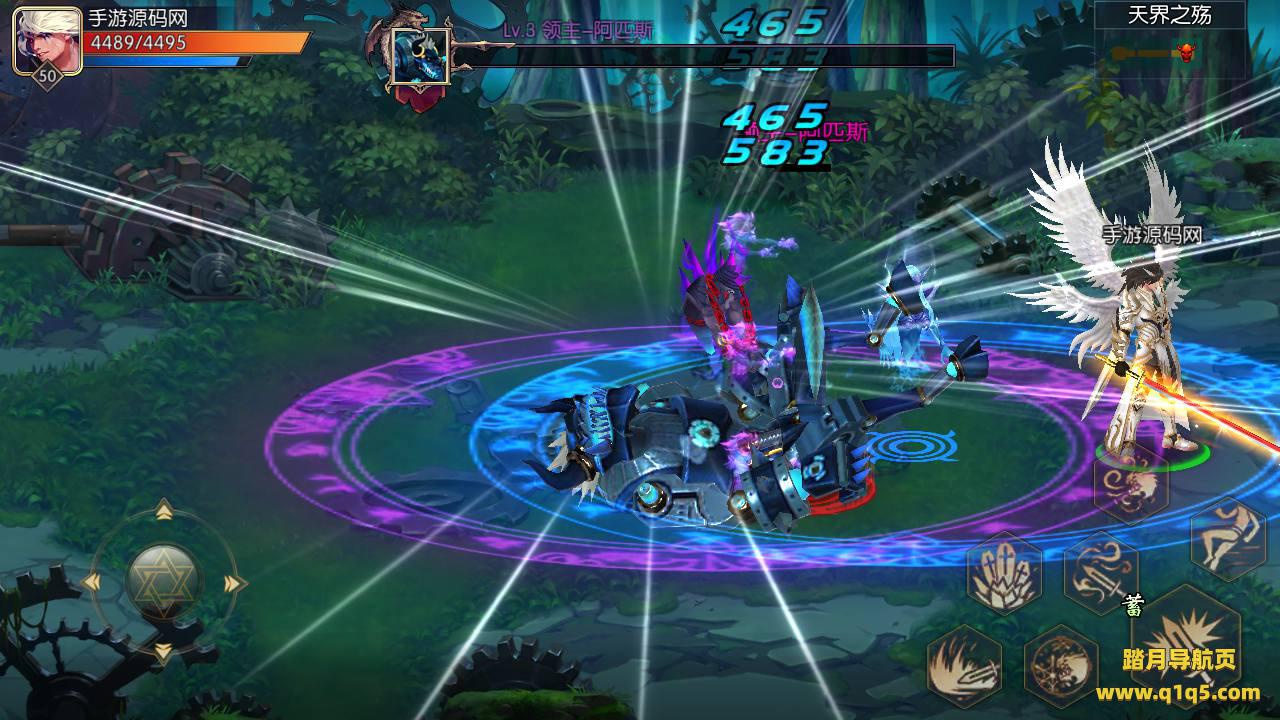This screenshot has width=1280, height=720.
Task: Select the boss portrait of lord 阿匹斯
Action: tap(420, 57)
